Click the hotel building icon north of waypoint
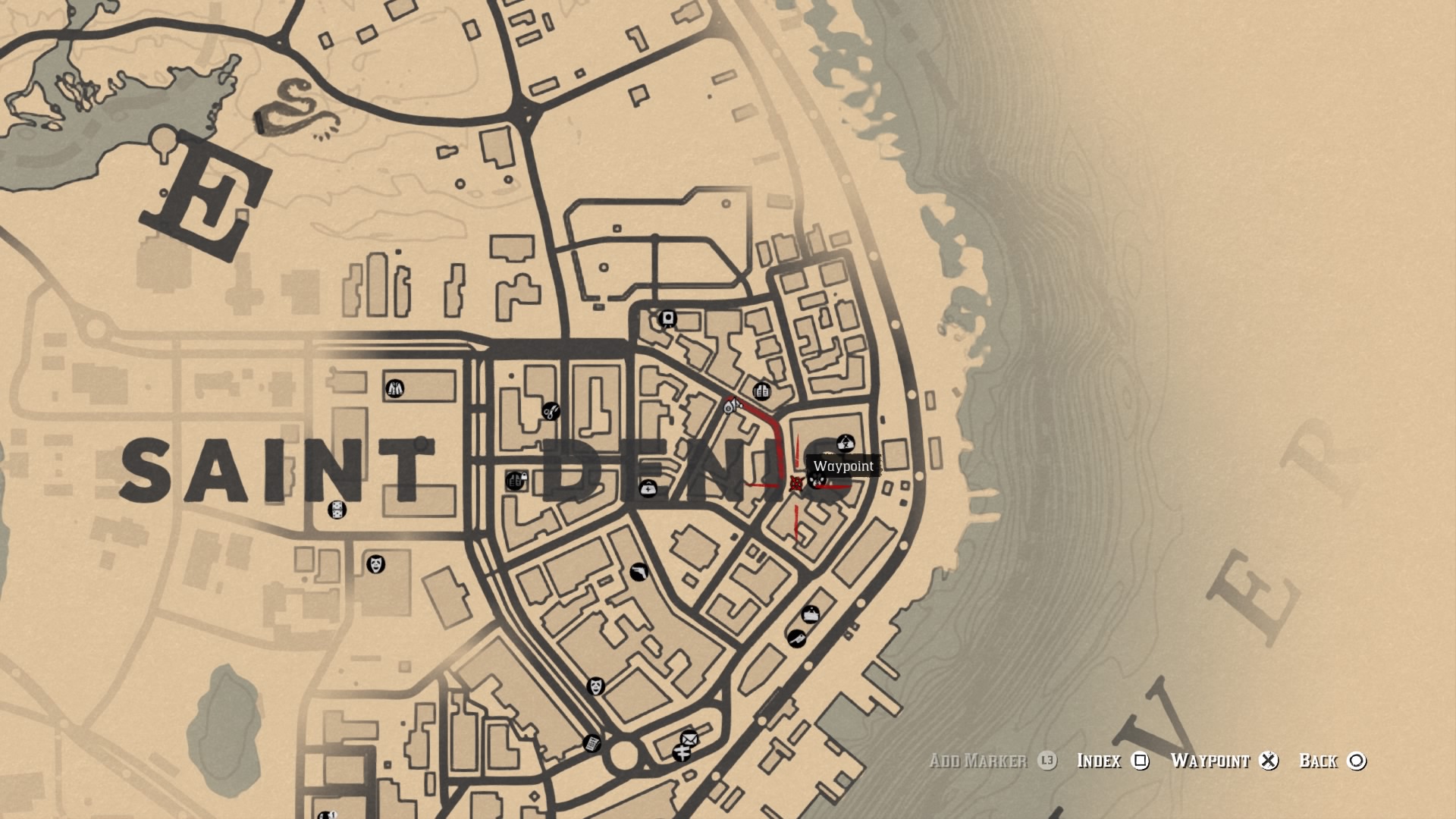This screenshot has height=819, width=1456. (761, 391)
